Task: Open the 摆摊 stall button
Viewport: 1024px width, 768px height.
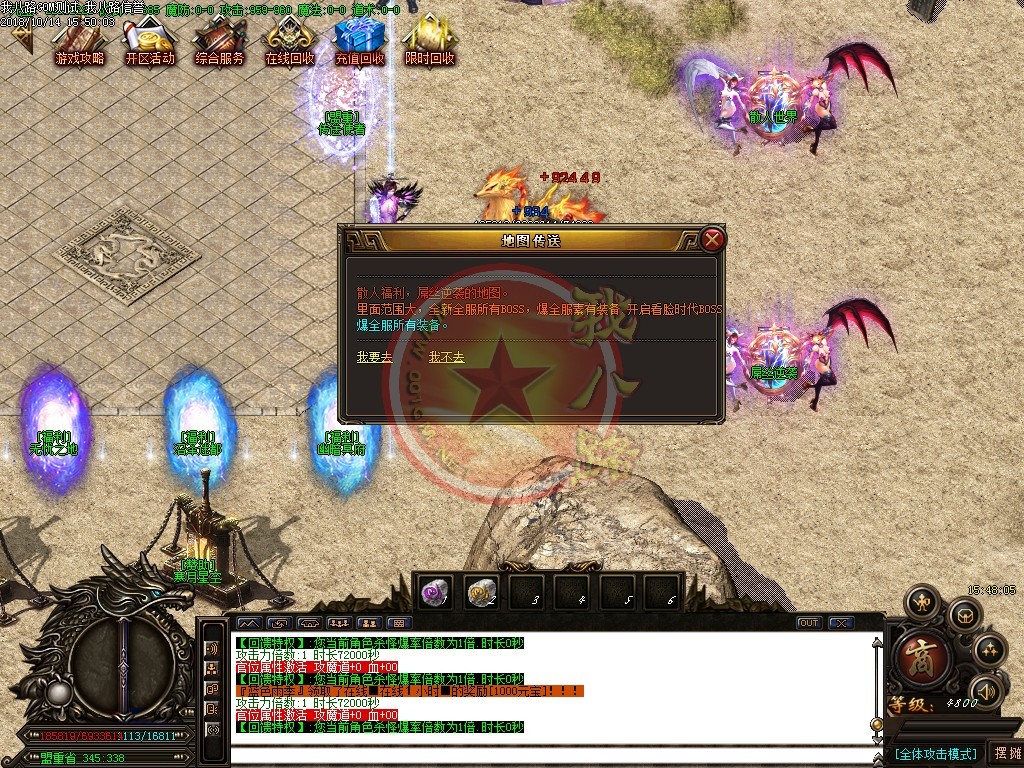Action: click(1005, 753)
